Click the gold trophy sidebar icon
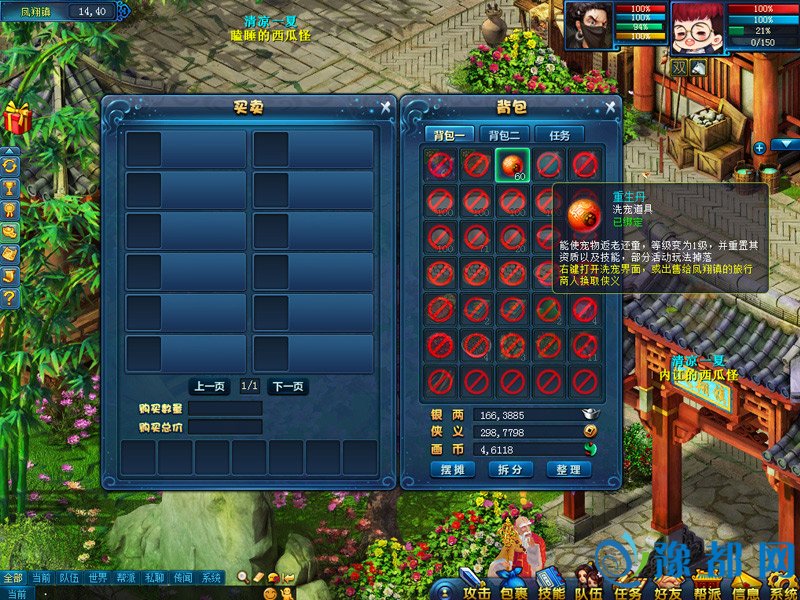Screen dimensions: 800x600 (x=10, y=188)
